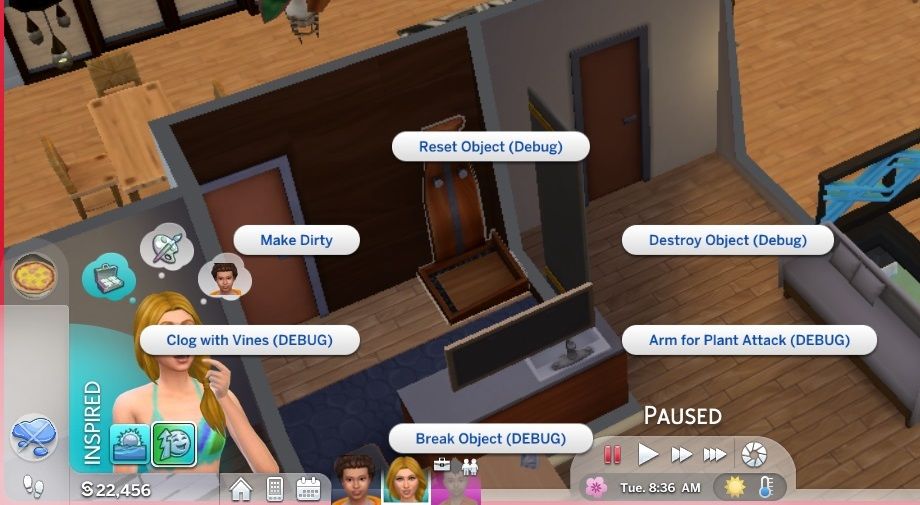
Task: Choose Destroy Object (Debug)
Action: coord(727,240)
